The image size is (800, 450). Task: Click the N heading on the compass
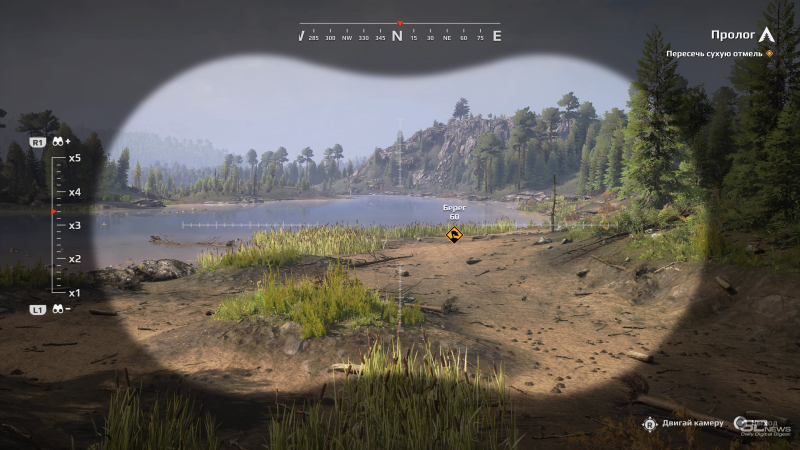point(397,36)
